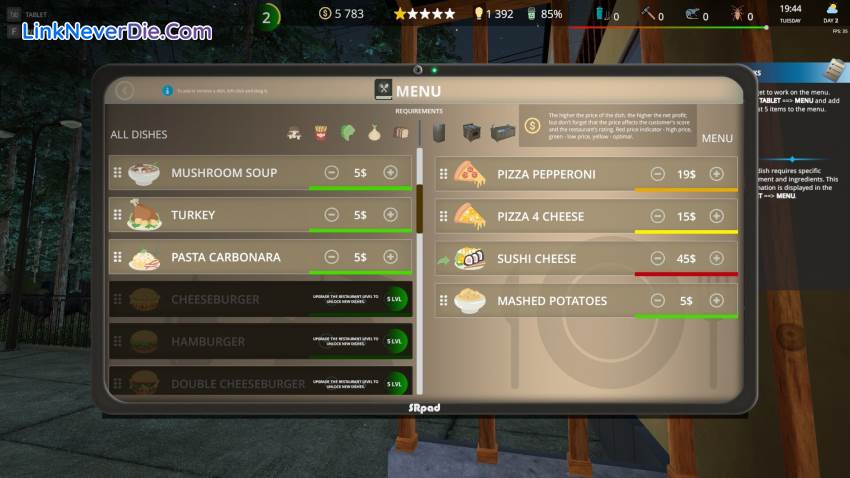The height and width of the screenshot is (478, 850).
Task: Raise Mashed Potatoes price
Action: click(x=716, y=300)
